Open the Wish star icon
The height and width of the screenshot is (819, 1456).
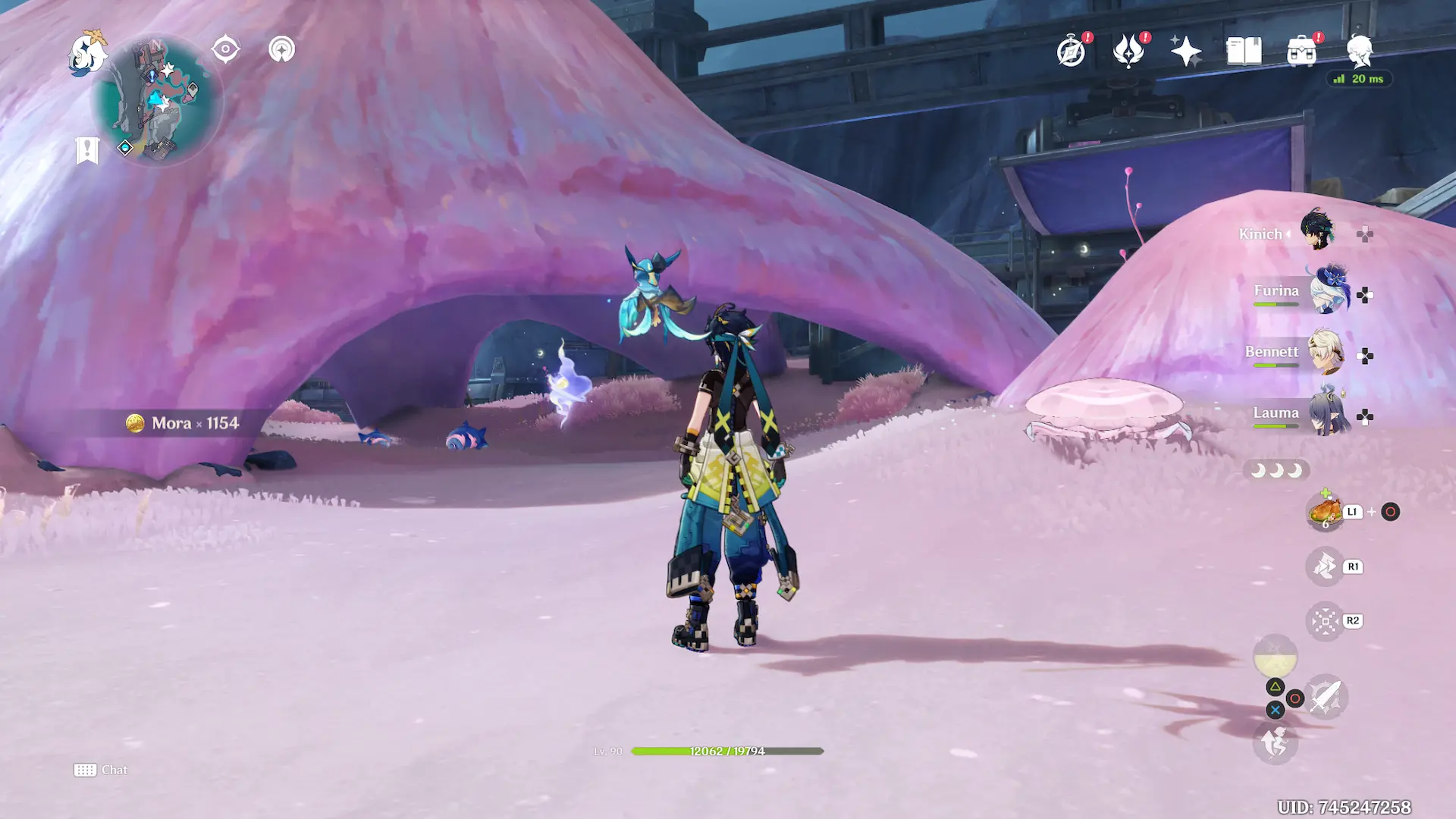tap(1186, 52)
